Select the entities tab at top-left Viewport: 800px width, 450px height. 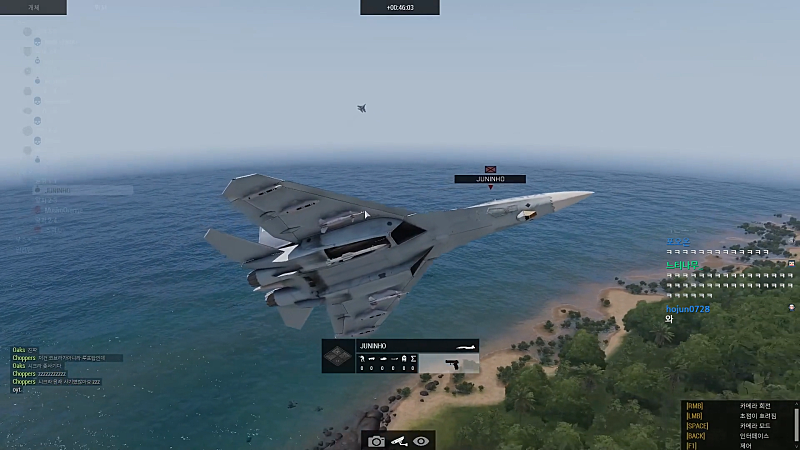33,7
